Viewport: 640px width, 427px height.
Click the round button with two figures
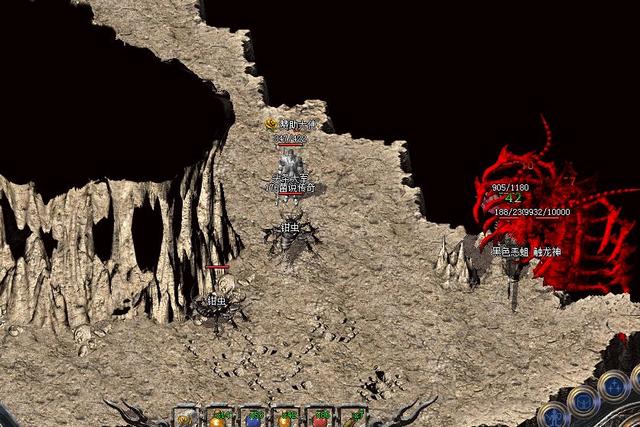coord(614,386)
